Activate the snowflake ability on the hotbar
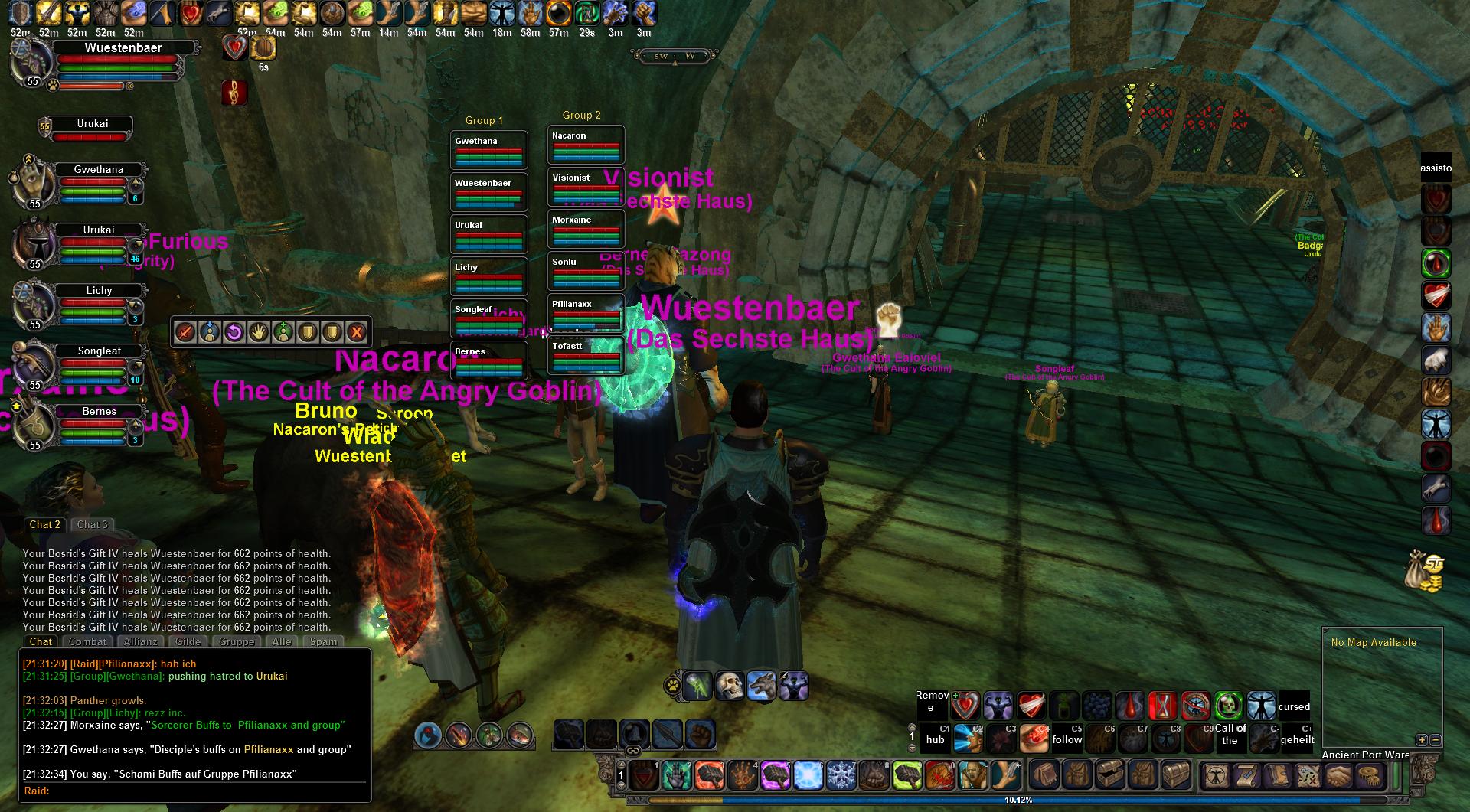The height and width of the screenshot is (812, 1470). 841,776
